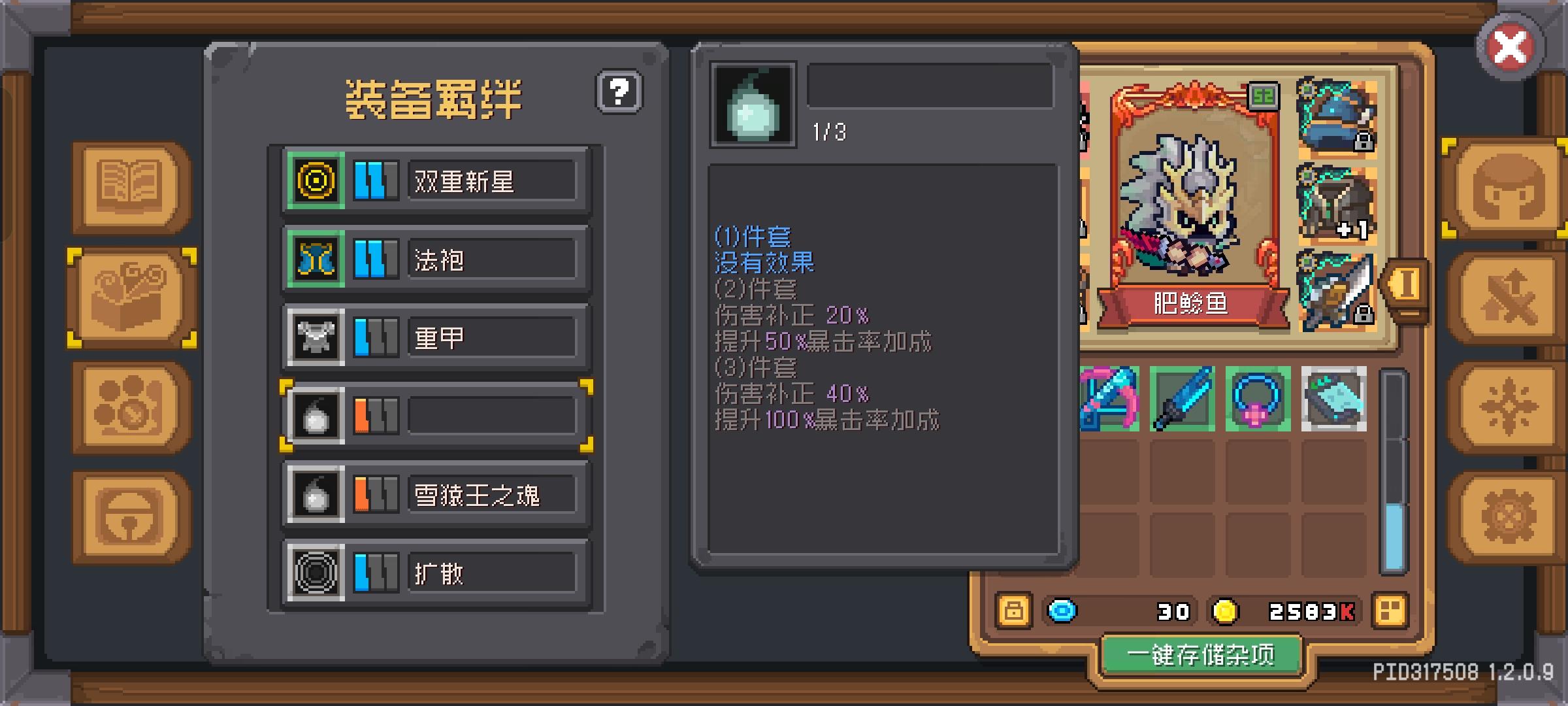The height and width of the screenshot is (706, 1568).
Task: Toggle the lock beside the currency display
Action: [1015, 611]
